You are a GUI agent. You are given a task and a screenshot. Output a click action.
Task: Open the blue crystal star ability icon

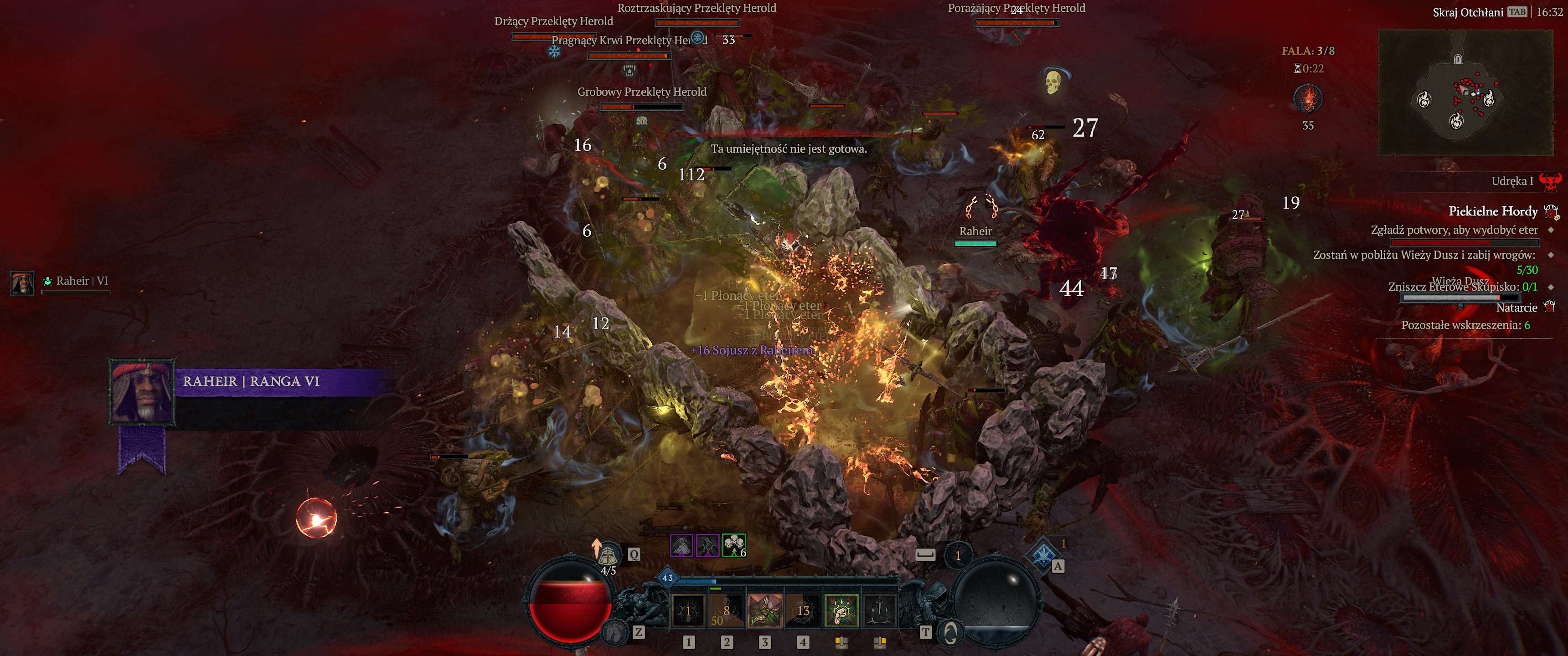click(x=1043, y=554)
